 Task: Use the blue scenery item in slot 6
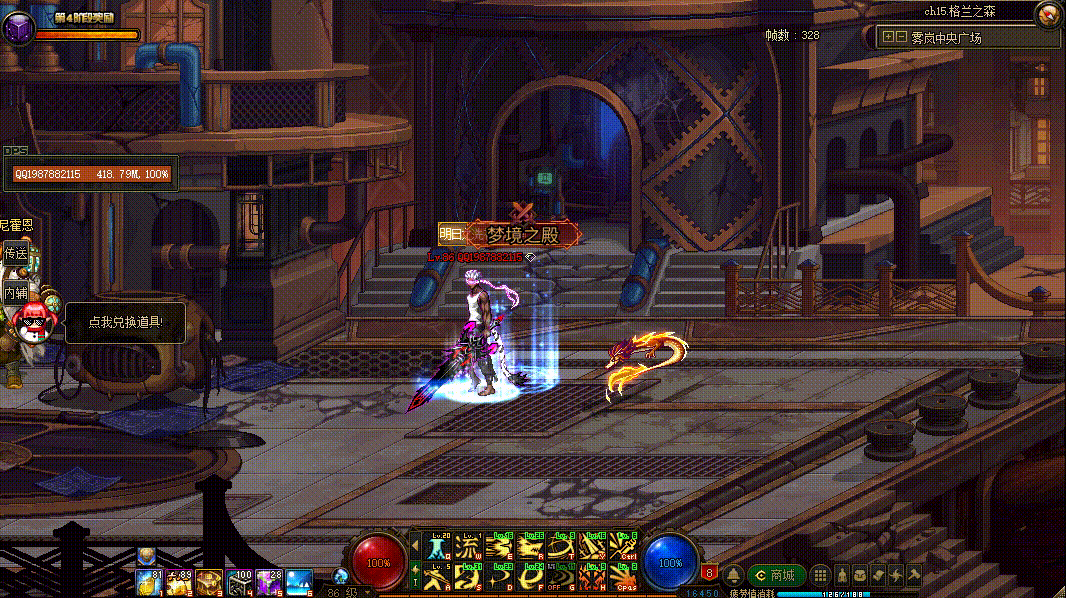click(299, 581)
